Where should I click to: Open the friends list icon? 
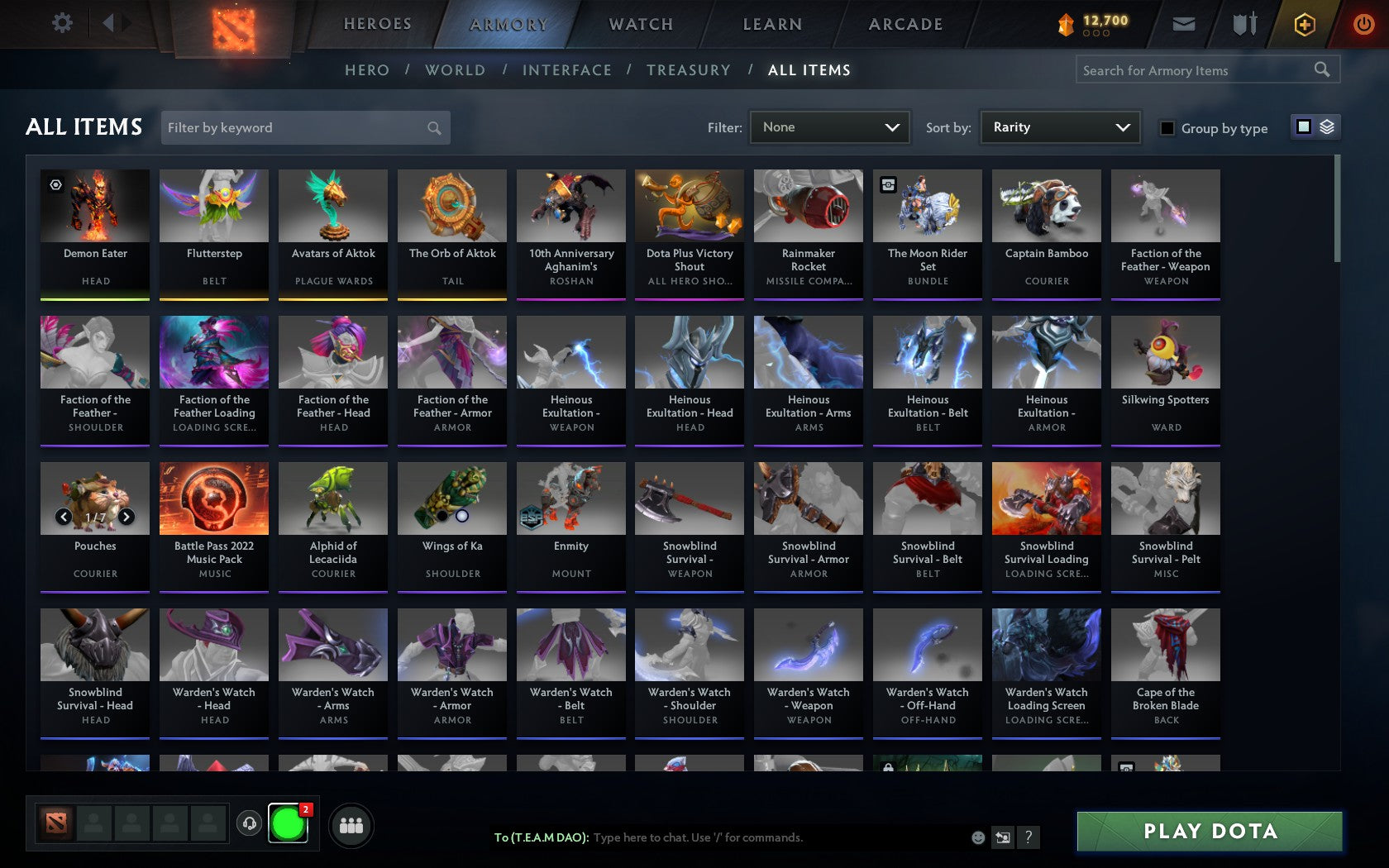click(x=353, y=825)
